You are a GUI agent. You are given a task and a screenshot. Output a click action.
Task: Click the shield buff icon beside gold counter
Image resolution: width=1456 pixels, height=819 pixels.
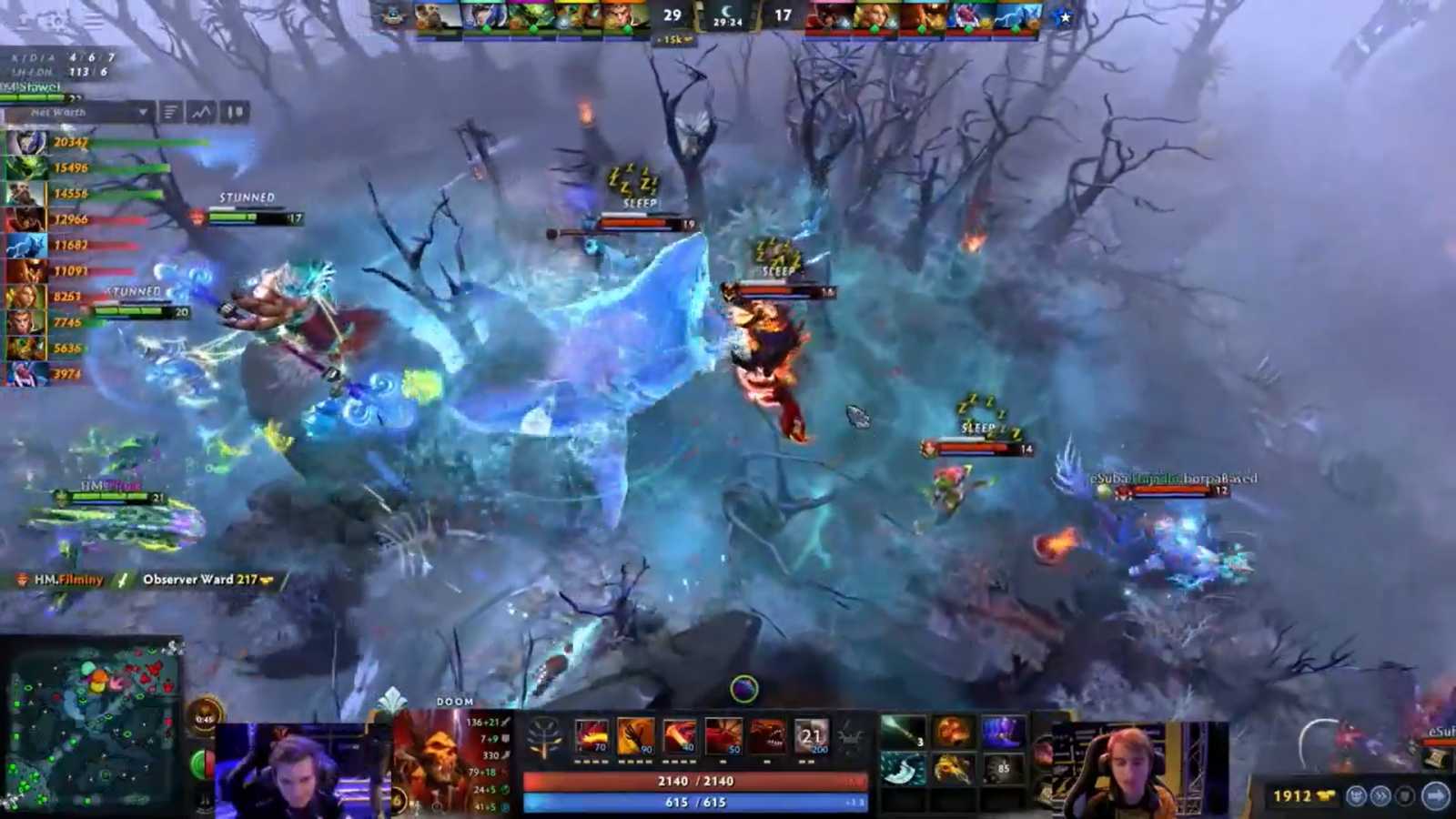[1402, 795]
